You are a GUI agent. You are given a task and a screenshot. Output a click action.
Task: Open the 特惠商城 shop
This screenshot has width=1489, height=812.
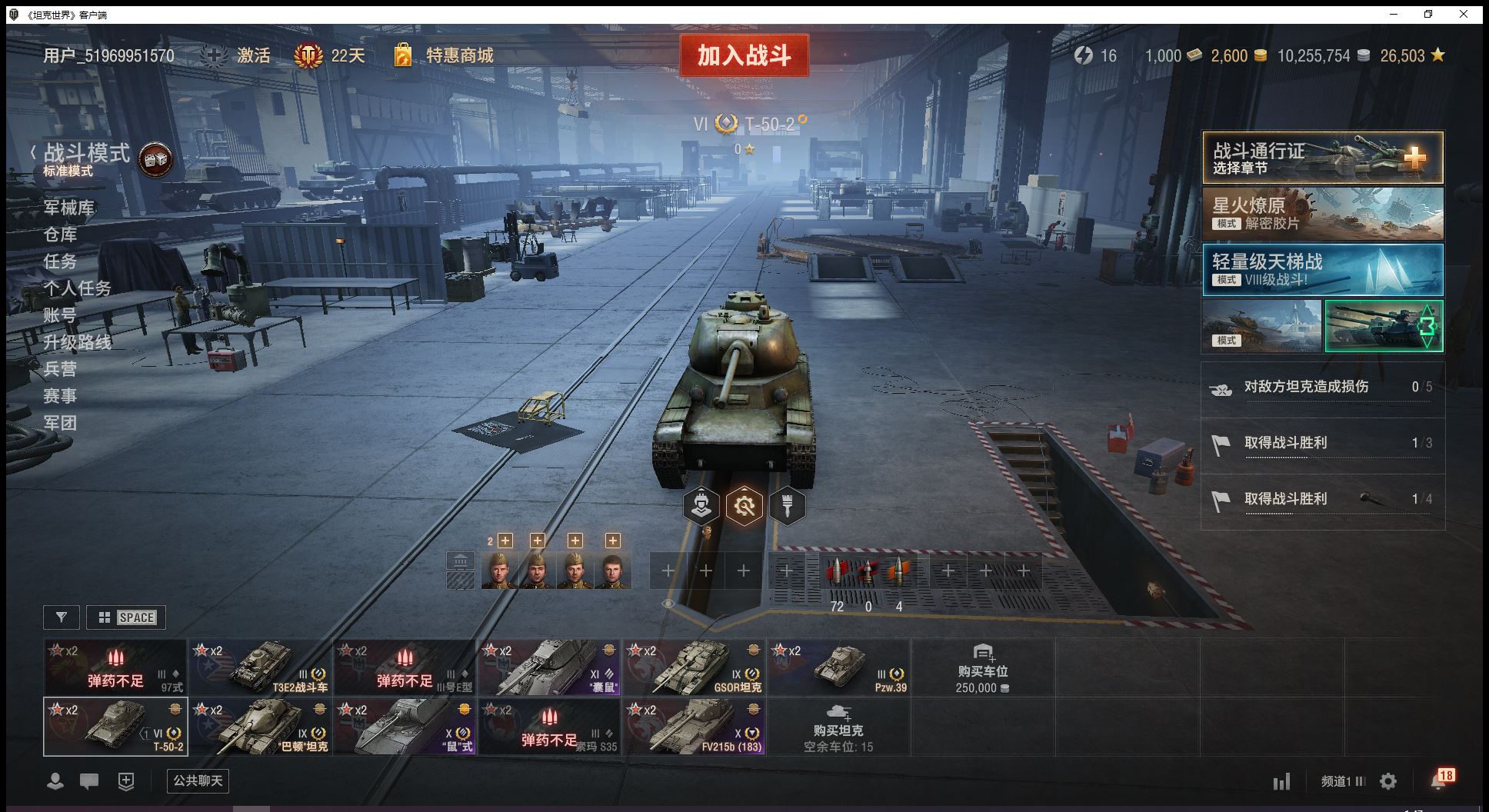[x=459, y=55]
